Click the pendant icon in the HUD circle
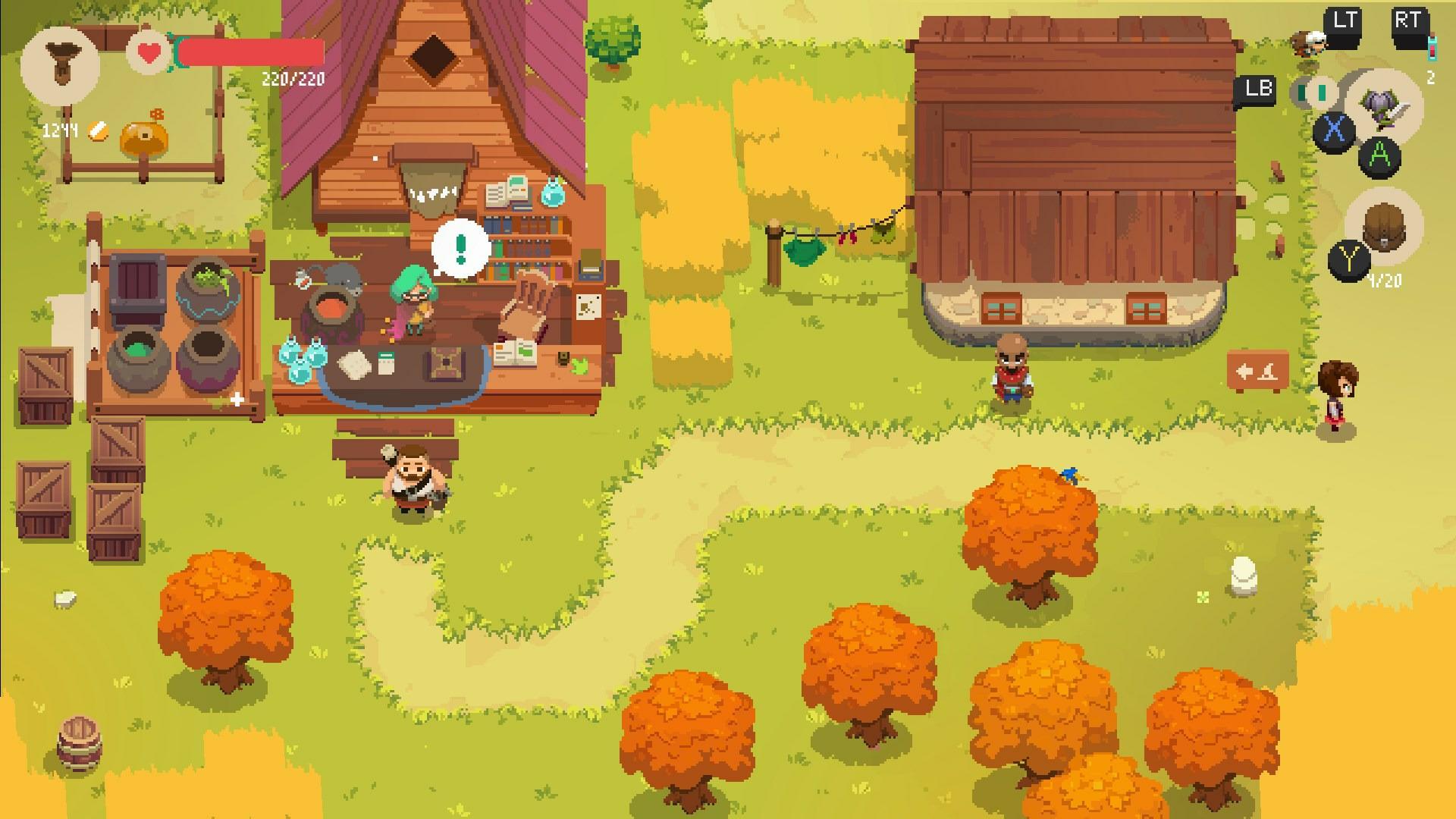This screenshot has height=819, width=1456. (x=60, y=63)
